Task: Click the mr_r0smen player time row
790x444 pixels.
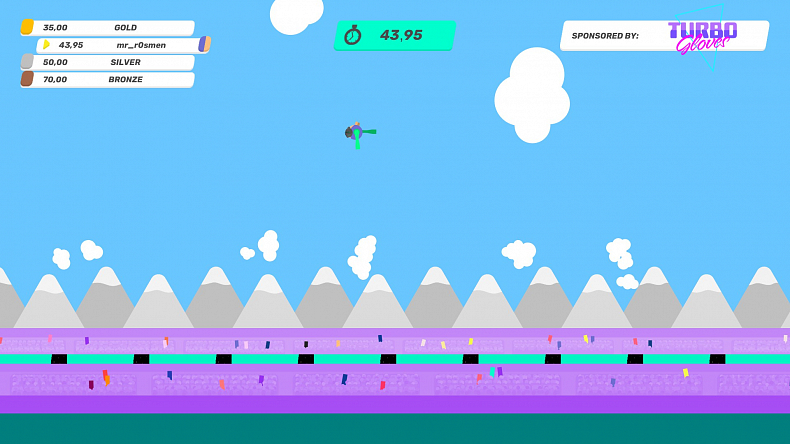Action: [122, 45]
